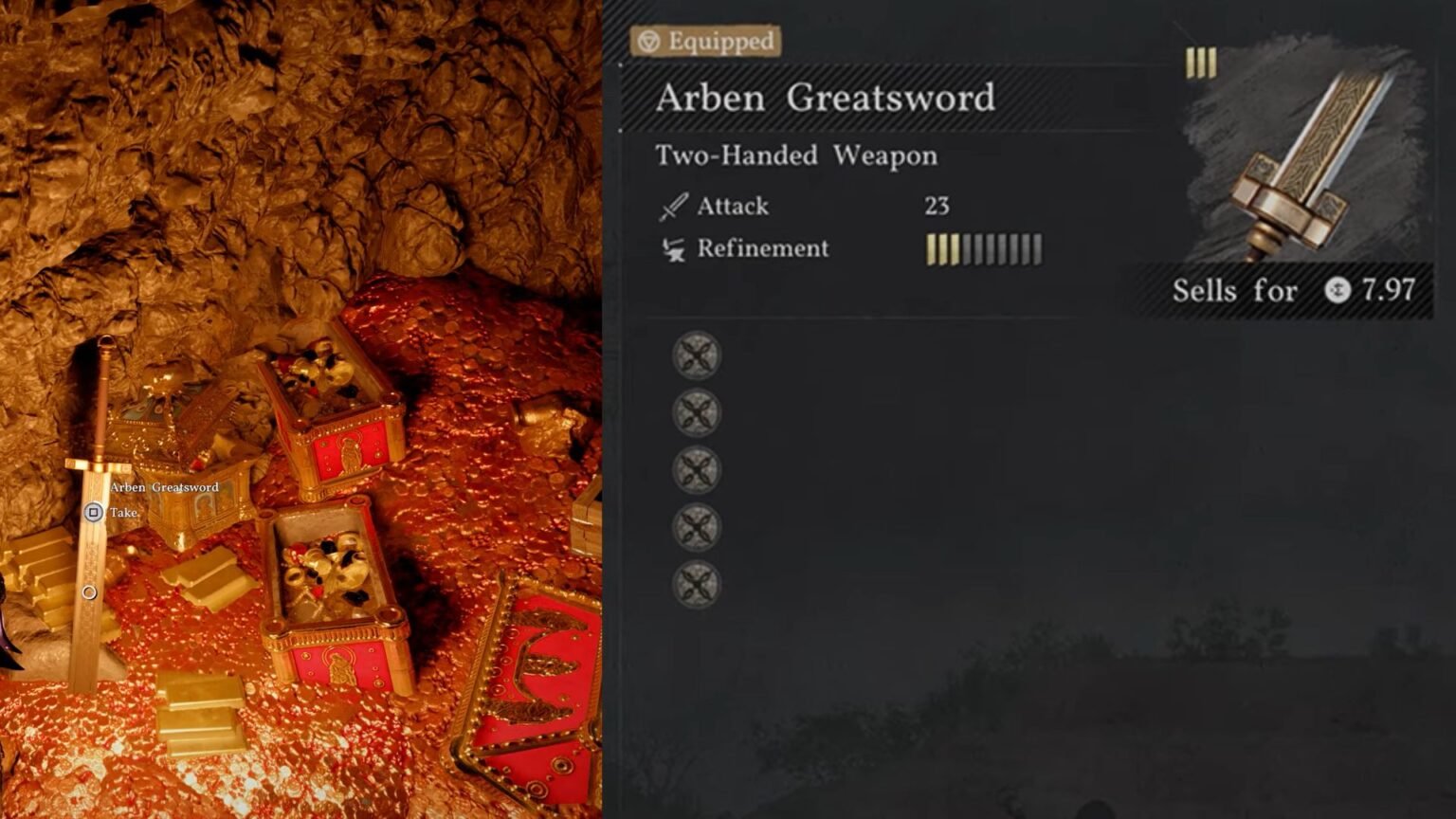Screen dimensions: 1456x819
Task: Click the circular targeting reticle on the greatsword
Action: coord(90,592)
